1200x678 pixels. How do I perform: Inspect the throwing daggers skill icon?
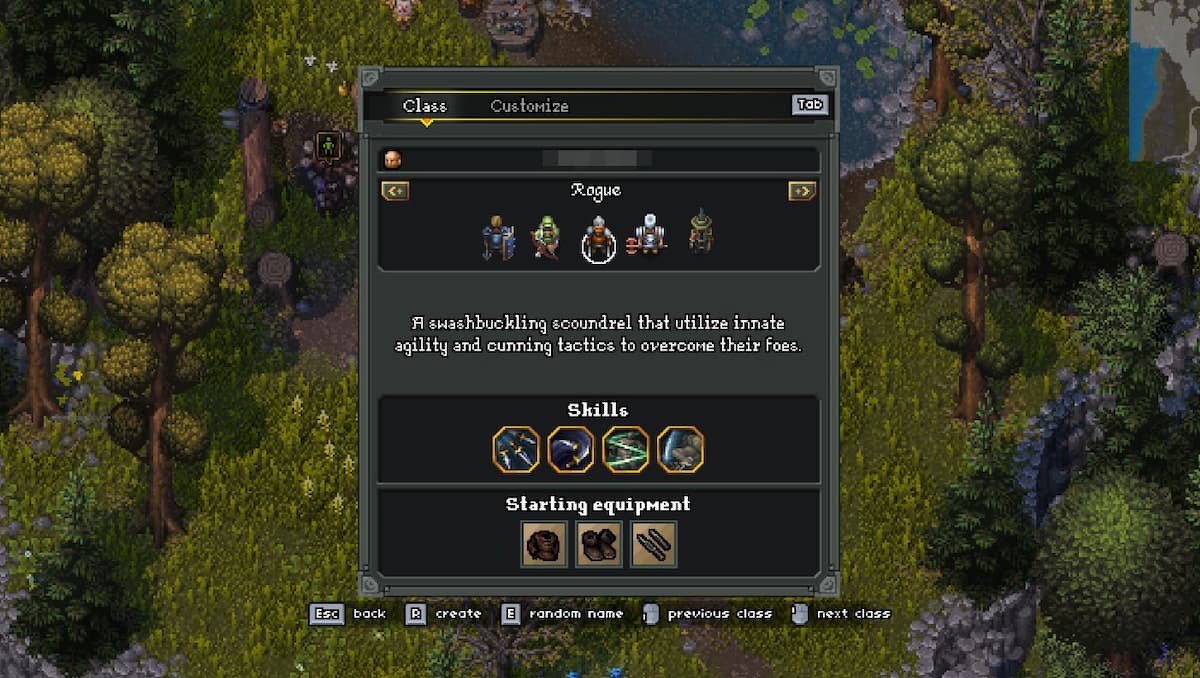tap(516, 449)
